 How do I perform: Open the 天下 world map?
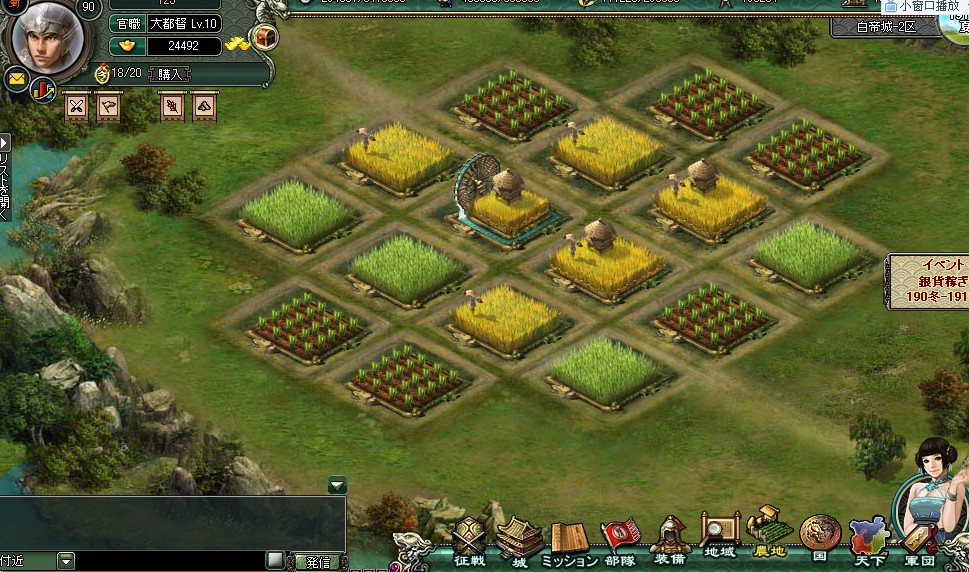point(867,540)
